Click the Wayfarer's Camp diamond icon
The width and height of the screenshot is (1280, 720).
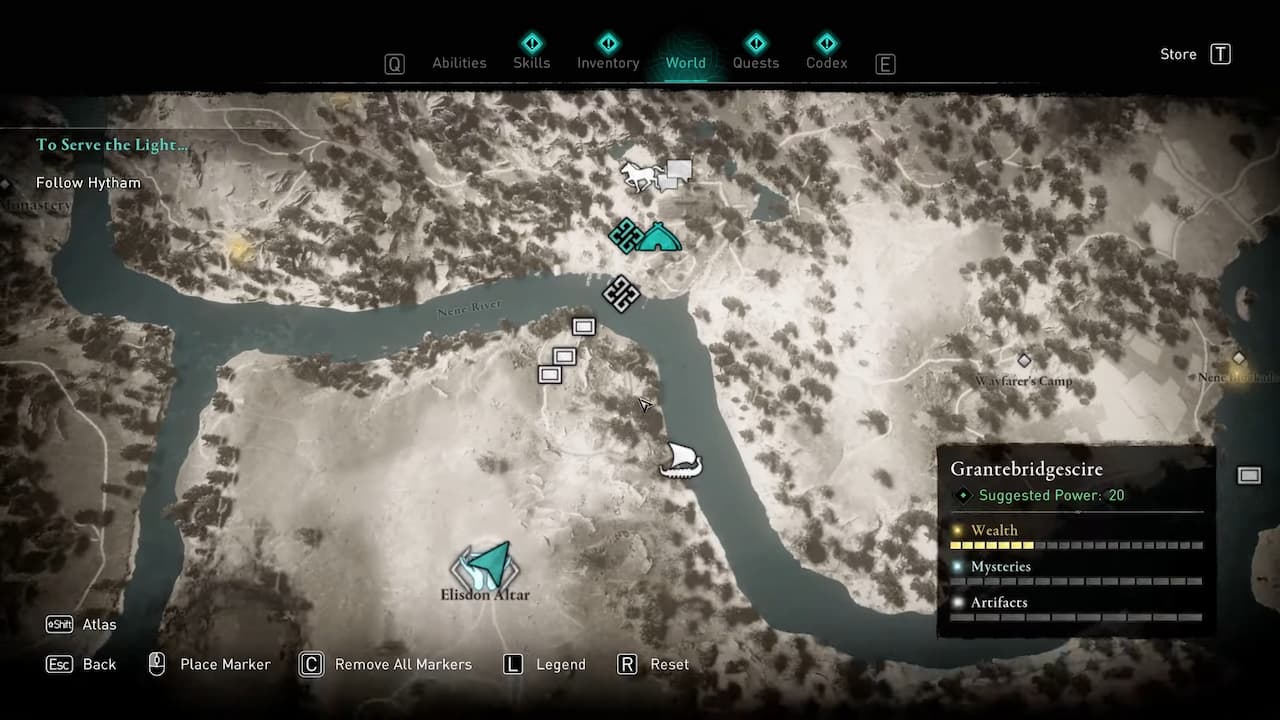click(x=1024, y=360)
